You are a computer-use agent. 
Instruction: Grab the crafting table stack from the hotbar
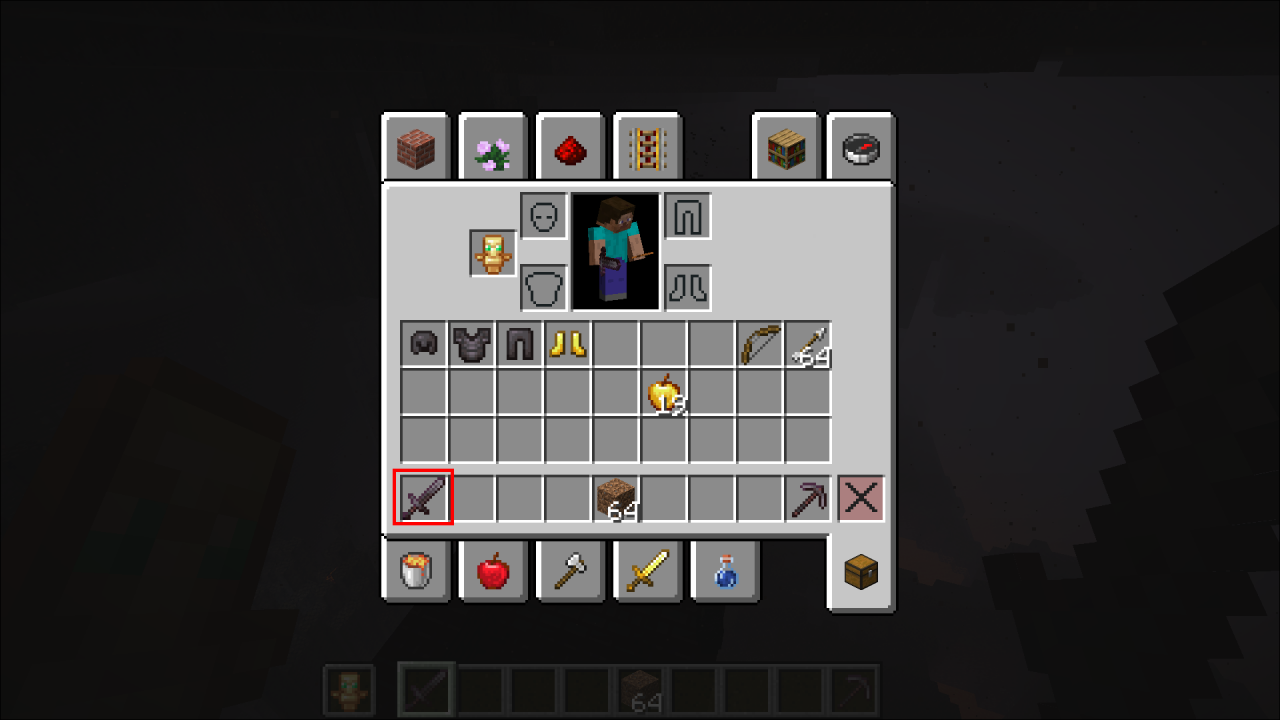click(x=615, y=497)
